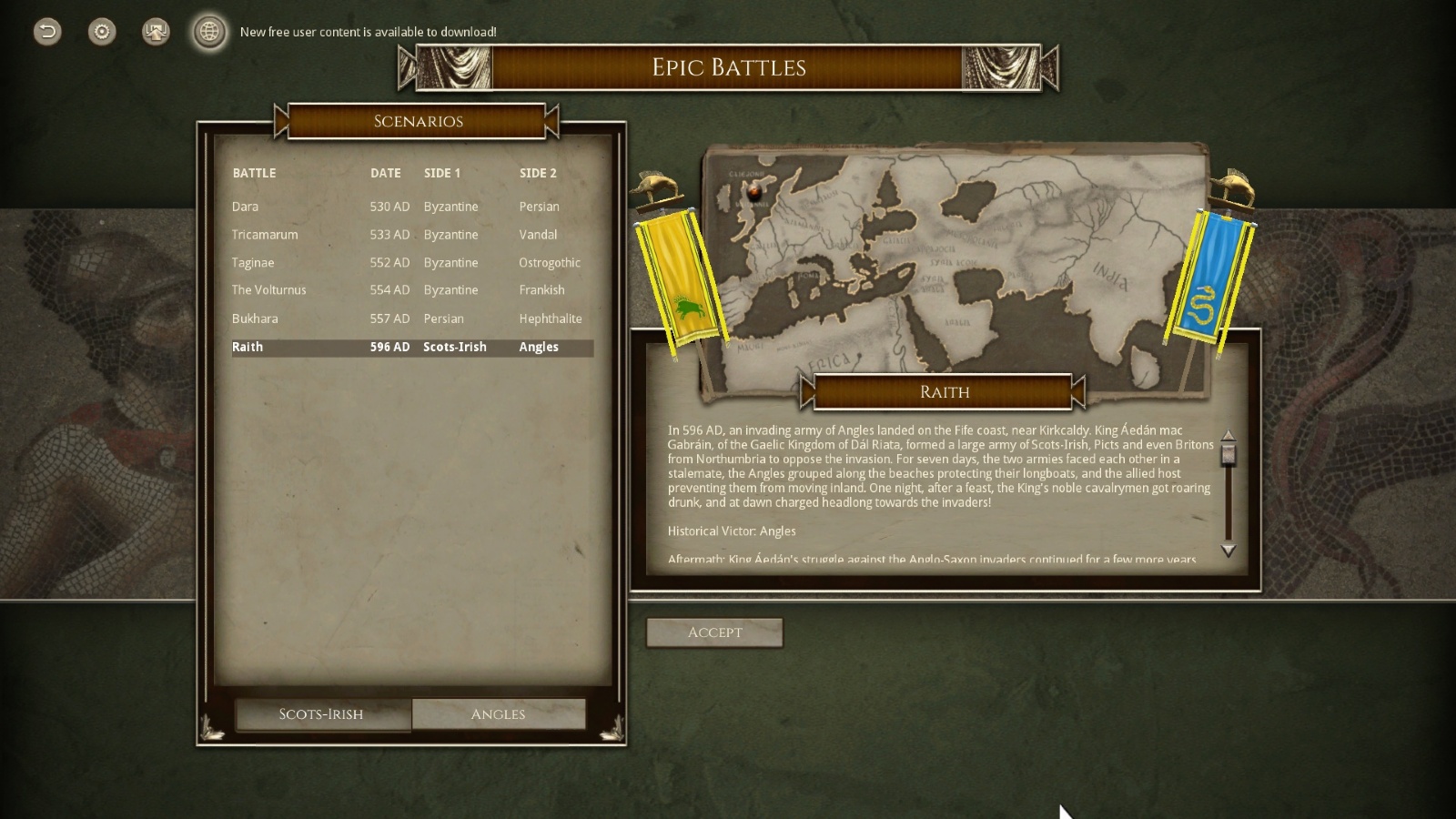The image size is (1456, 819).
Task: Select the Dara battle scenario
Action: click(246, 207)
